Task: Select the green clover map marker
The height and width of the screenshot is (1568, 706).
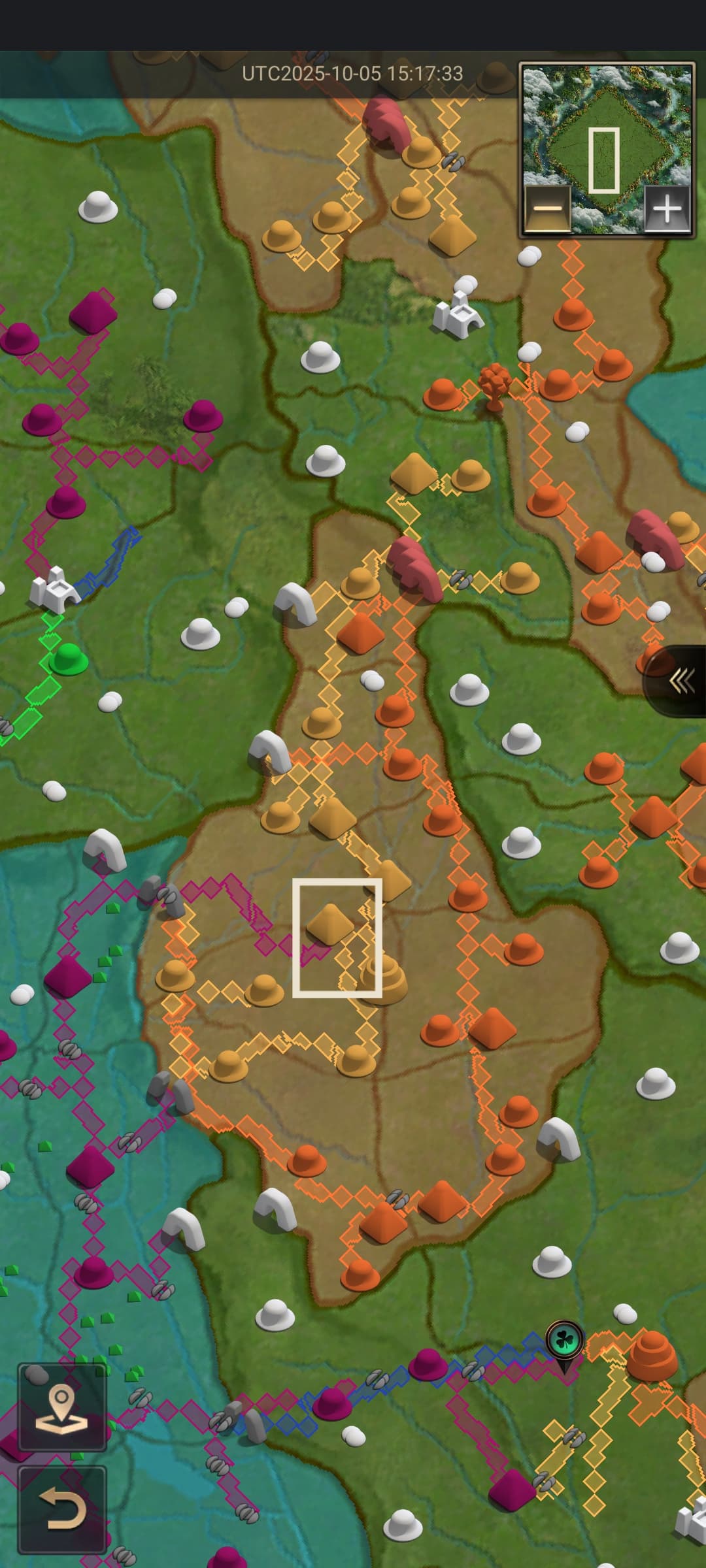Action: pyautogui.click(x=564, y=1339)
